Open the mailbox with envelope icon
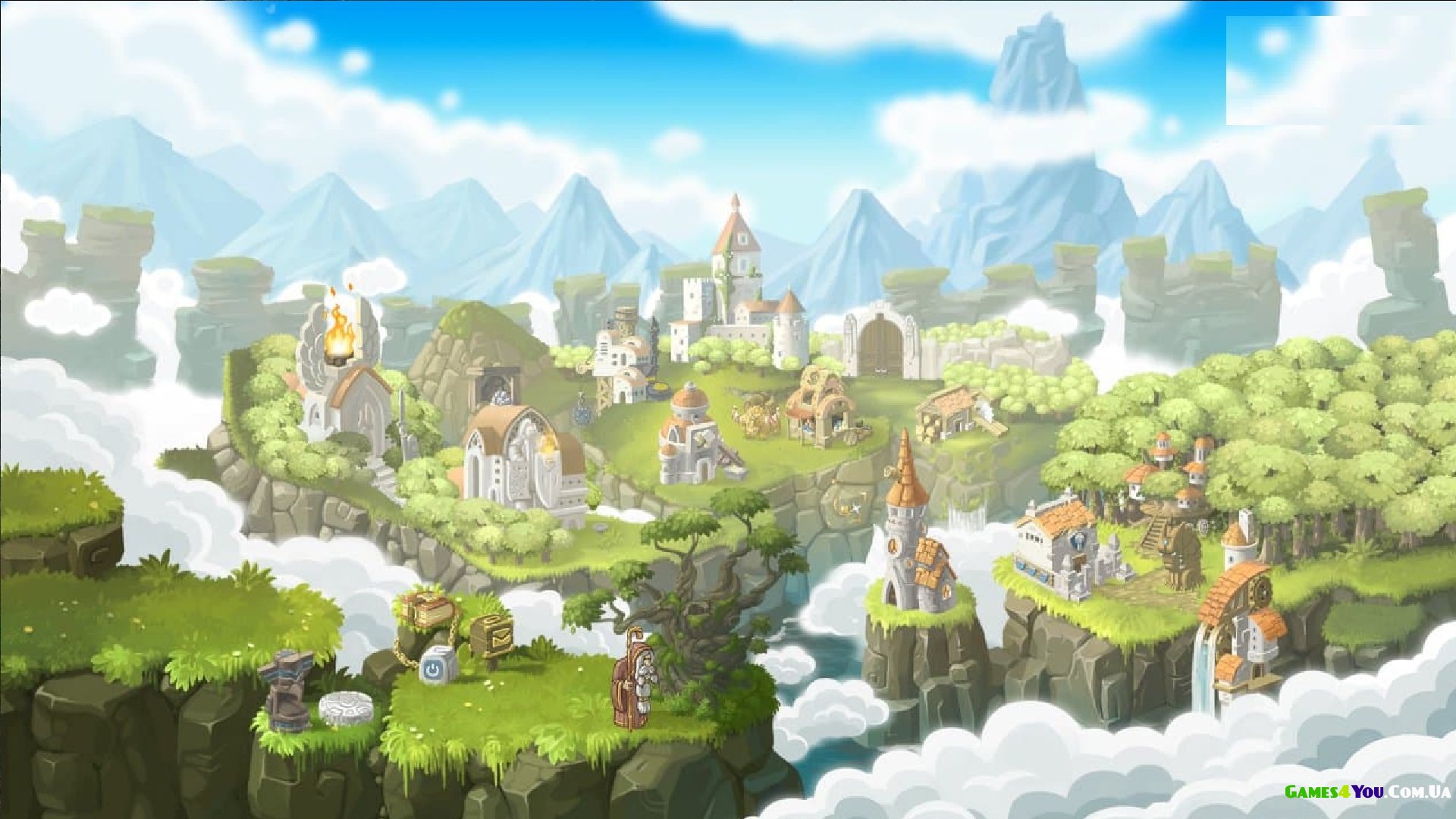The width and height of the screenshot is (1456, 819). click(491, 635)
